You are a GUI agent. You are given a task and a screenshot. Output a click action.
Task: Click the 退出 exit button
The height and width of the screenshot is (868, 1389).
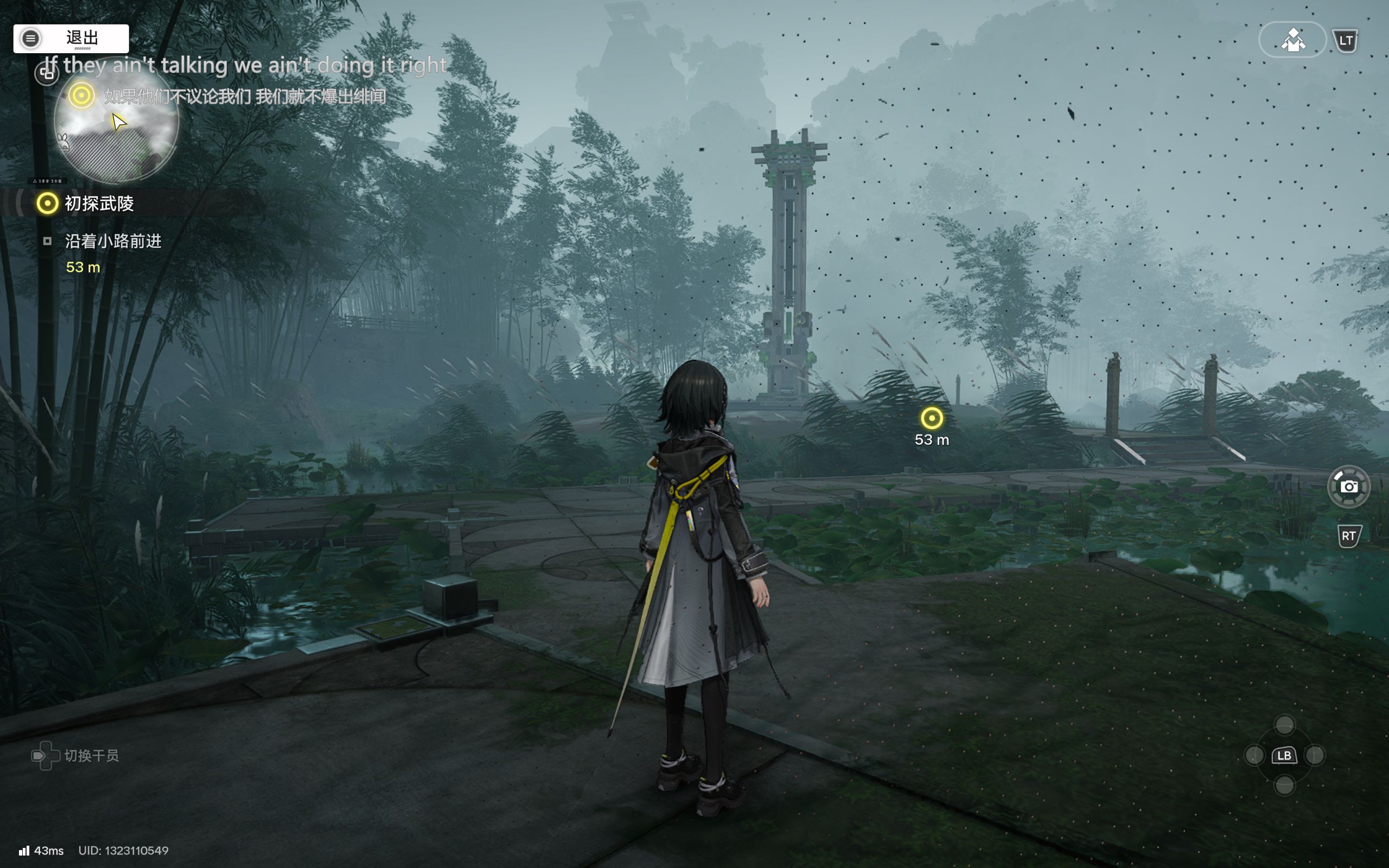[71, 39]
